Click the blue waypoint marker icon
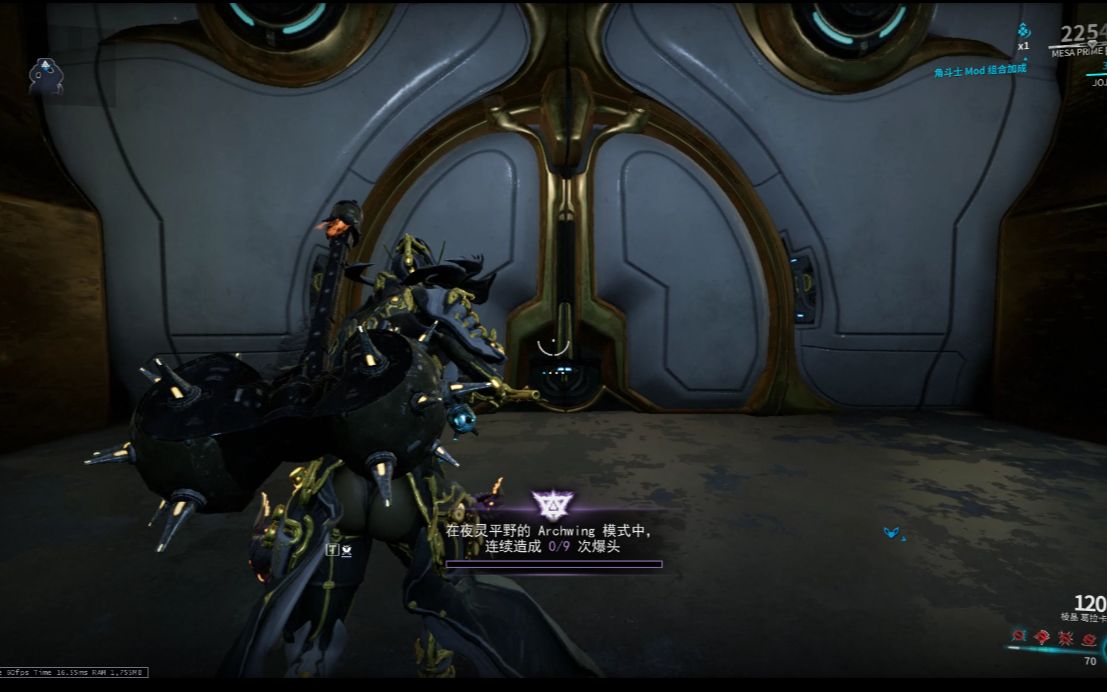The height and width of the screenshot is (692, 1107). (891, 533)
